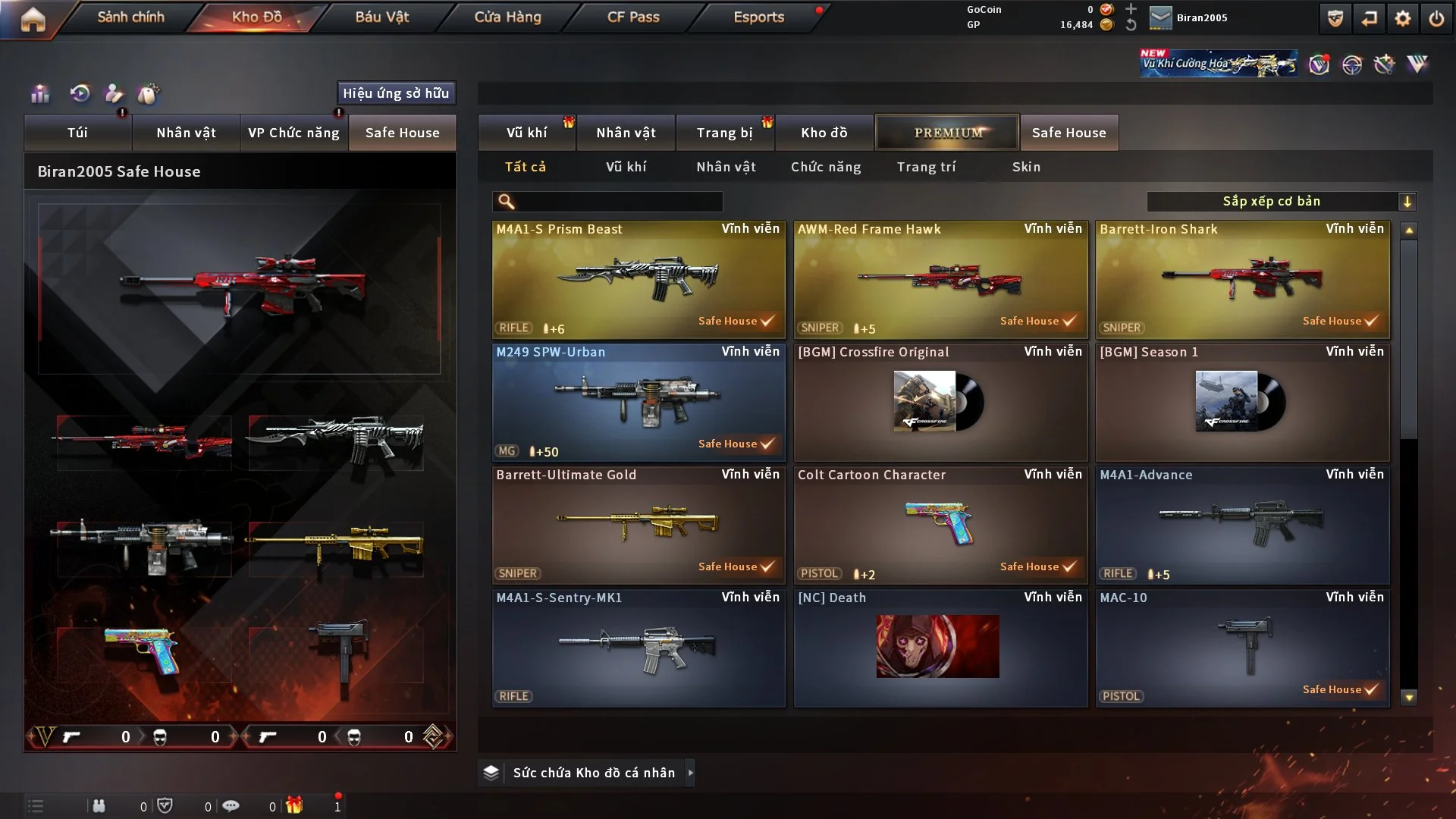Image resolution: width=1456 pixels, height=819 pixels.
Task: Open the Cửa Hàng shop
Action: (507, 17)
